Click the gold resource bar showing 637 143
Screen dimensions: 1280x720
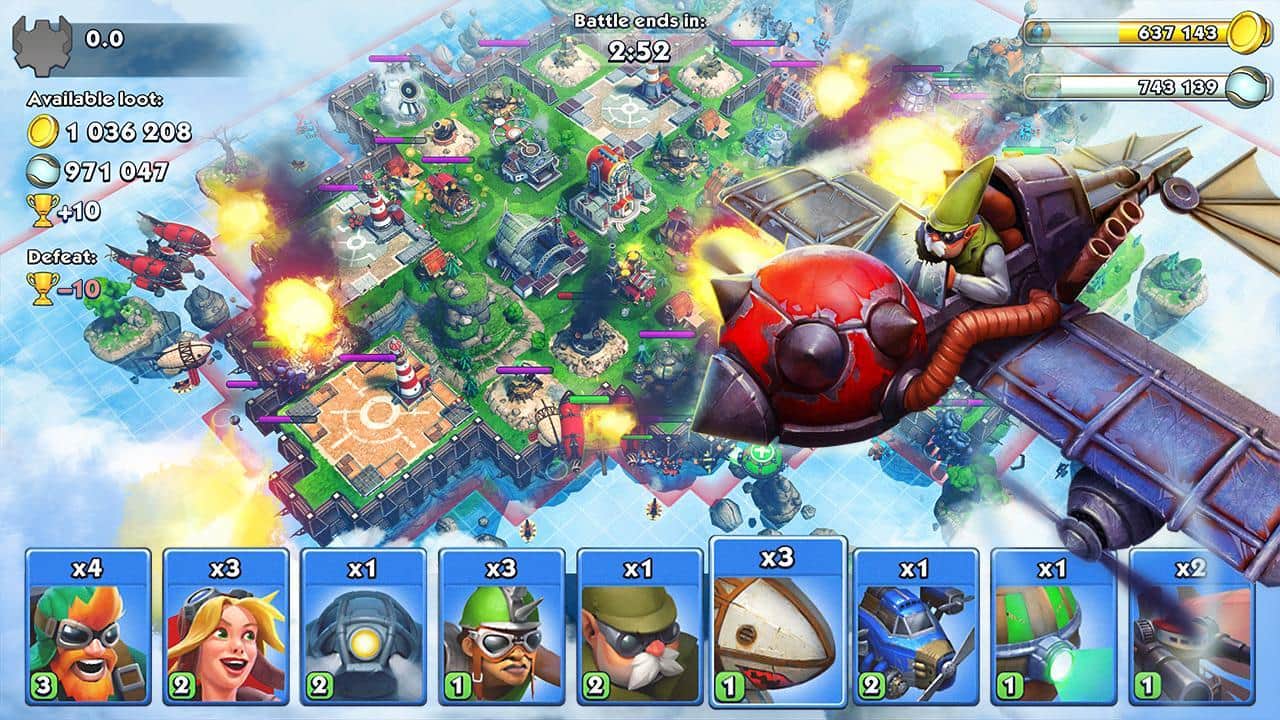pyautogui.click(x=1140, y=32)
